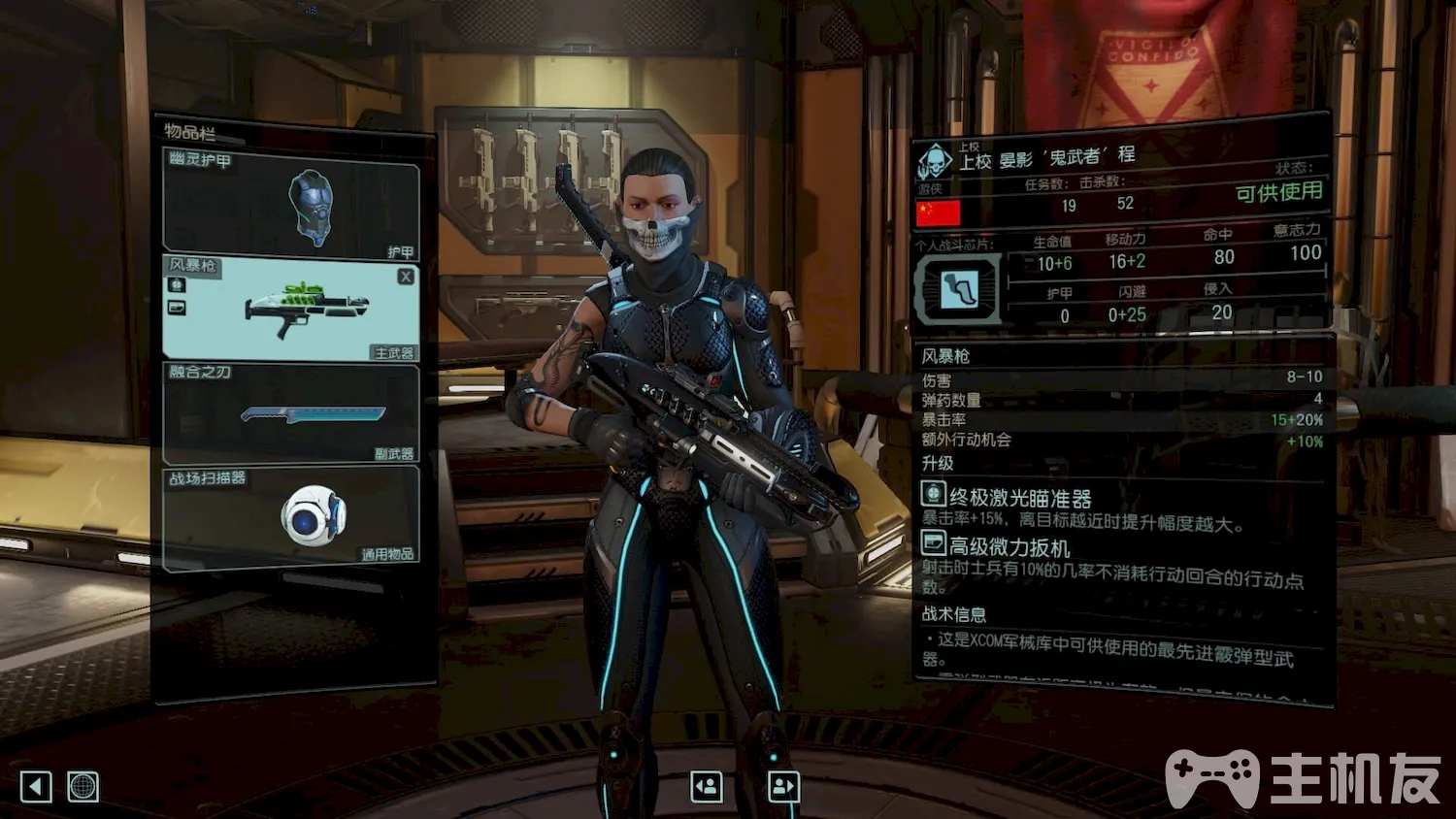Click the 终极激光瞄准器 upgrade entry
This screenshot has height=819, width=1456.
pyautogui.click(x=1019, y=499)
